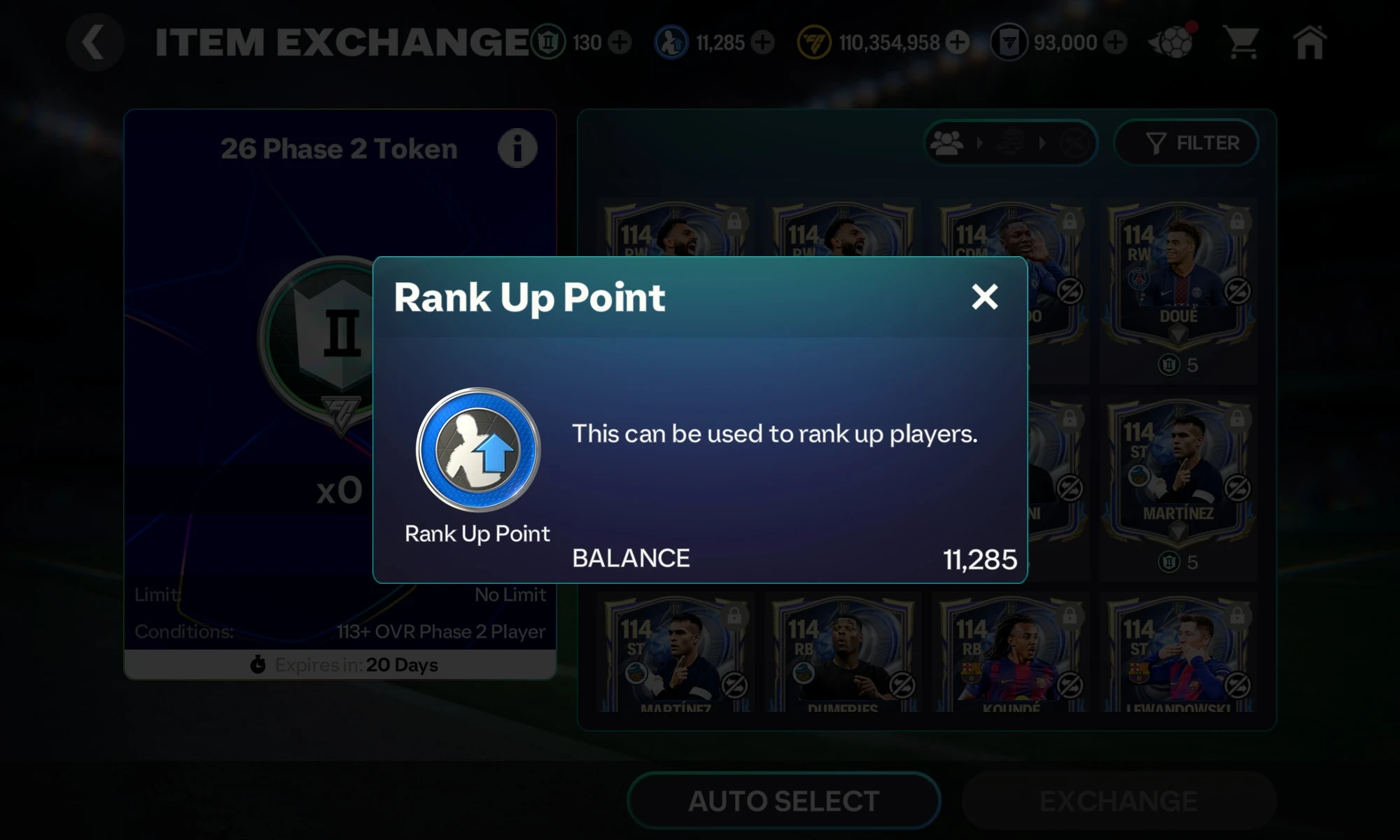The image size is (1400, 840).
Task: Open the shopping cart store
Action: (x=1242, y=42)
